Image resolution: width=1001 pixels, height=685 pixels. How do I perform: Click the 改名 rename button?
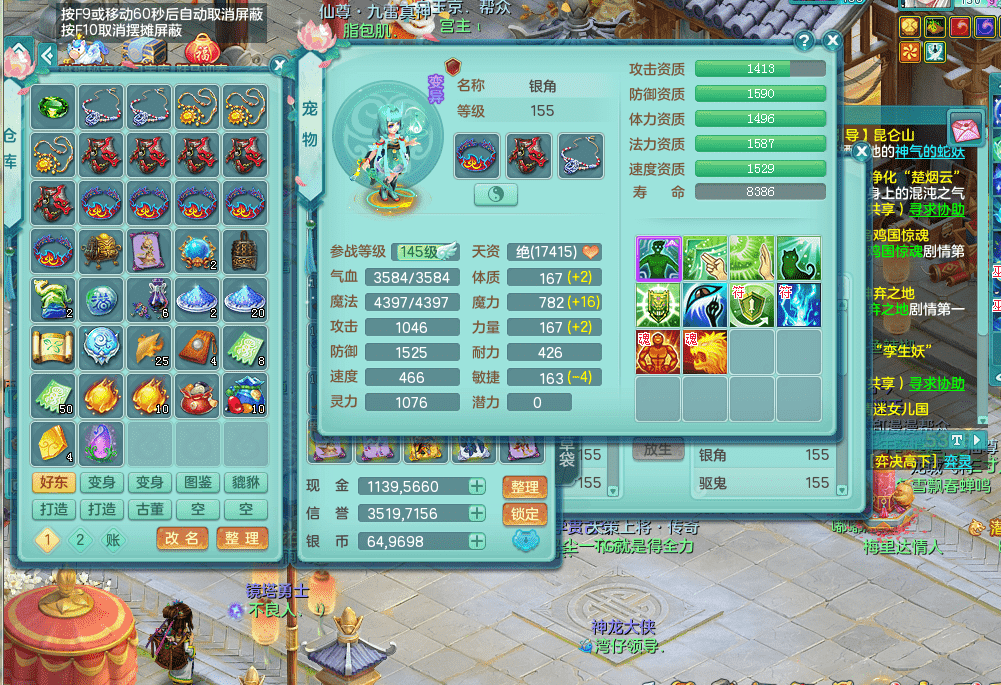click(x=182, y=538)
